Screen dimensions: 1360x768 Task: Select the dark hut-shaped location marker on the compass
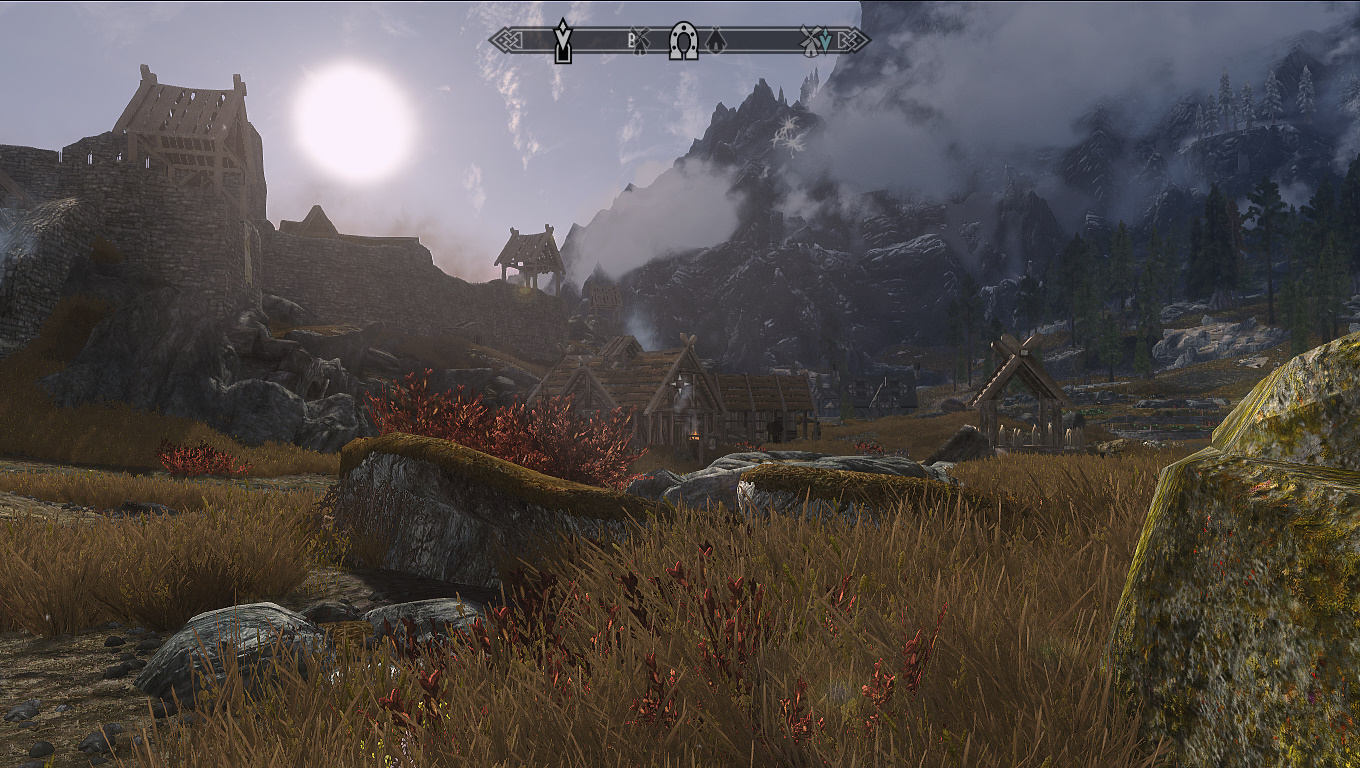[715, 41]
